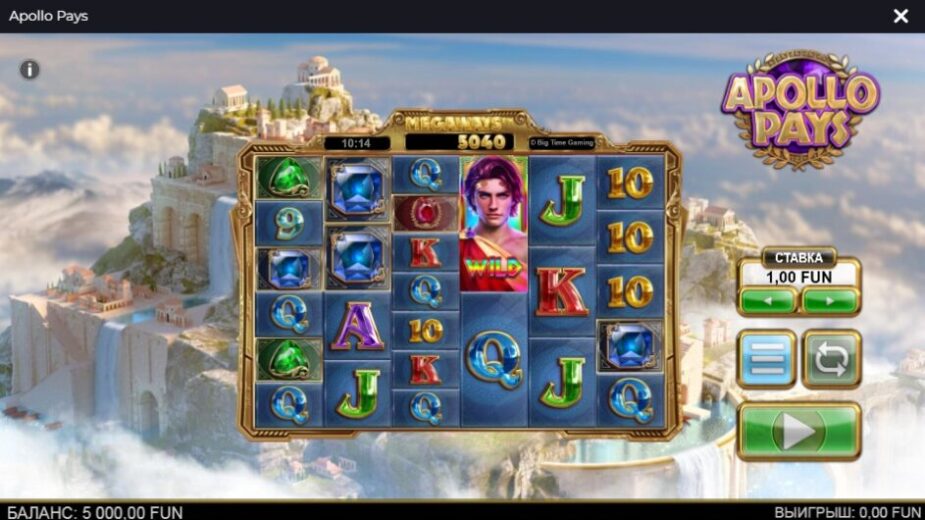Open the game info icon
The image size is (925, 520).
pyautogui.click(x=30, y=70)
